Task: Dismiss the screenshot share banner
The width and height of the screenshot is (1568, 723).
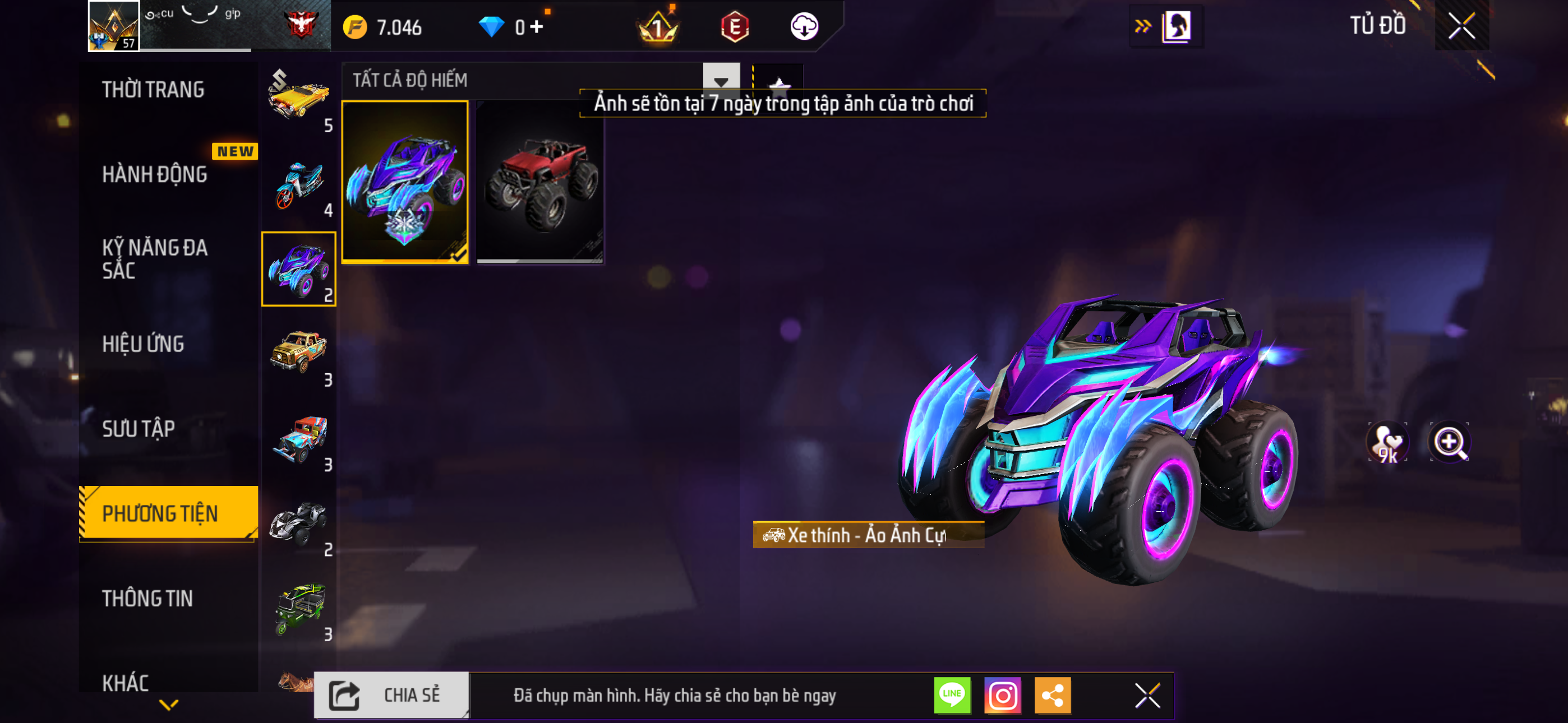Action: point(1147,695)
